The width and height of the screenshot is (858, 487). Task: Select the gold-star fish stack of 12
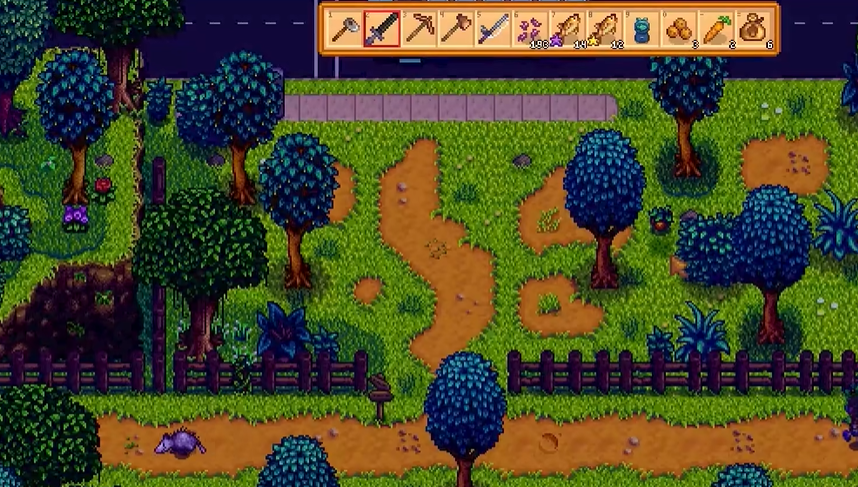coord(604,29)
